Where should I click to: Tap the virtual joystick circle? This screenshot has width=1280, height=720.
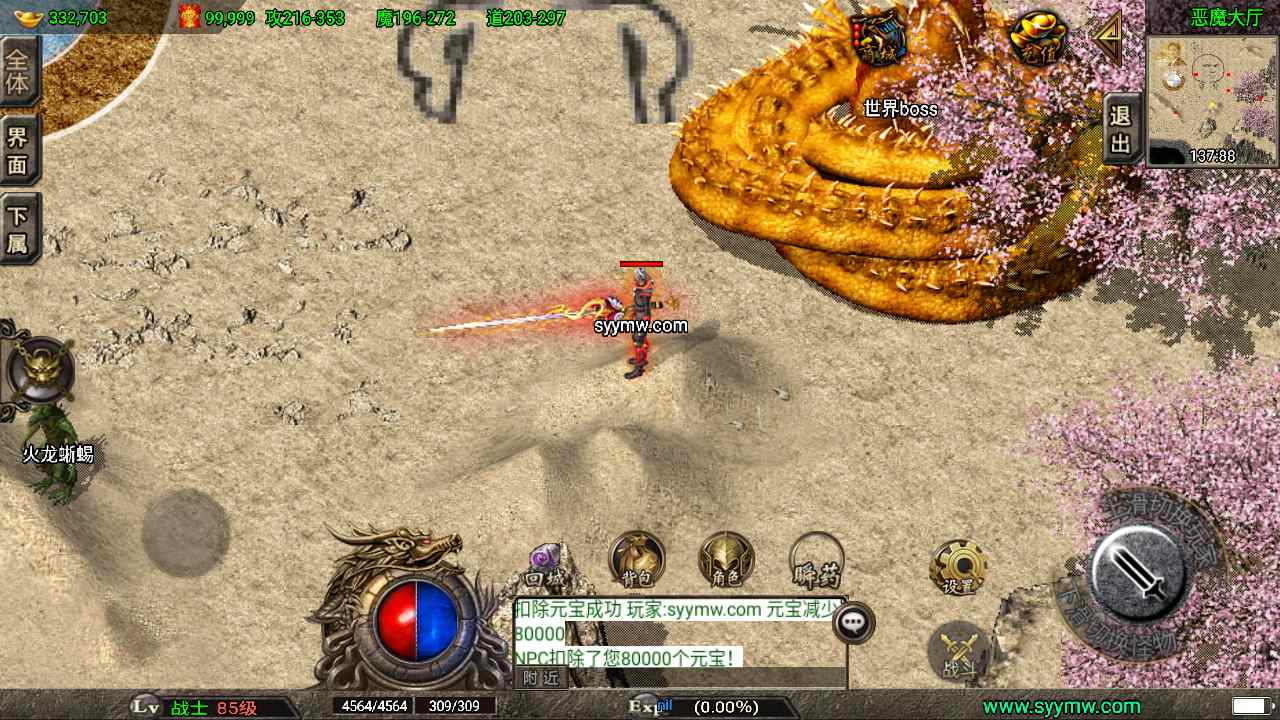coord(186,532)
